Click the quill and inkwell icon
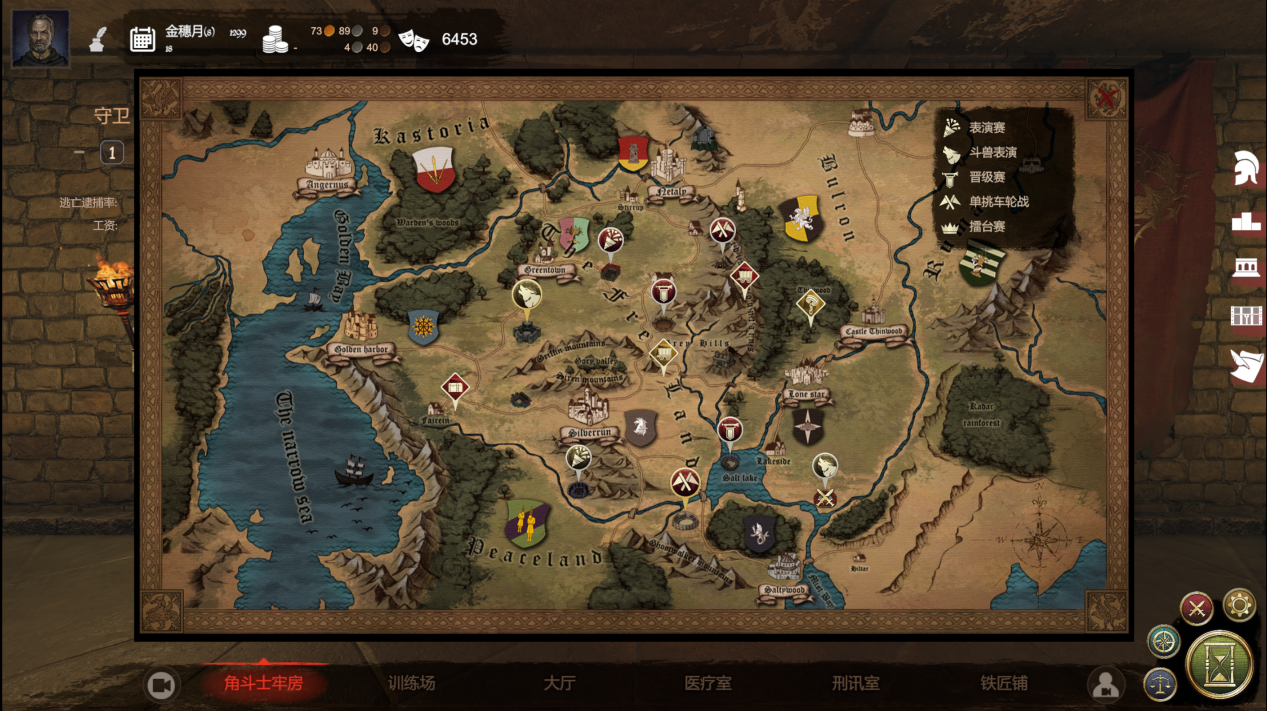The width and height of the screenshot is (1267, 711). click(x=97, y=39)
